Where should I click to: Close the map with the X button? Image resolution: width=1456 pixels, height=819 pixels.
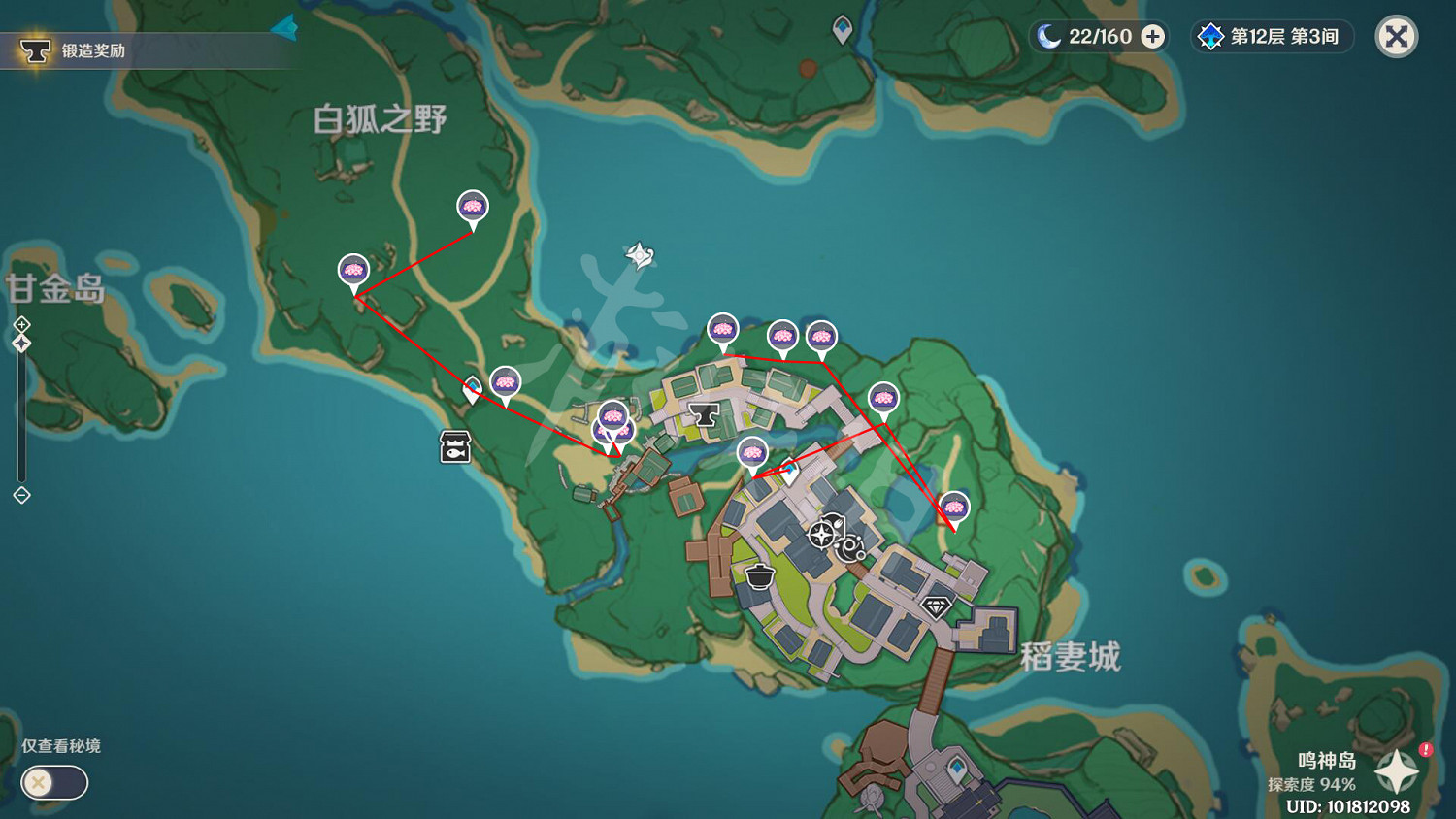1396,37
